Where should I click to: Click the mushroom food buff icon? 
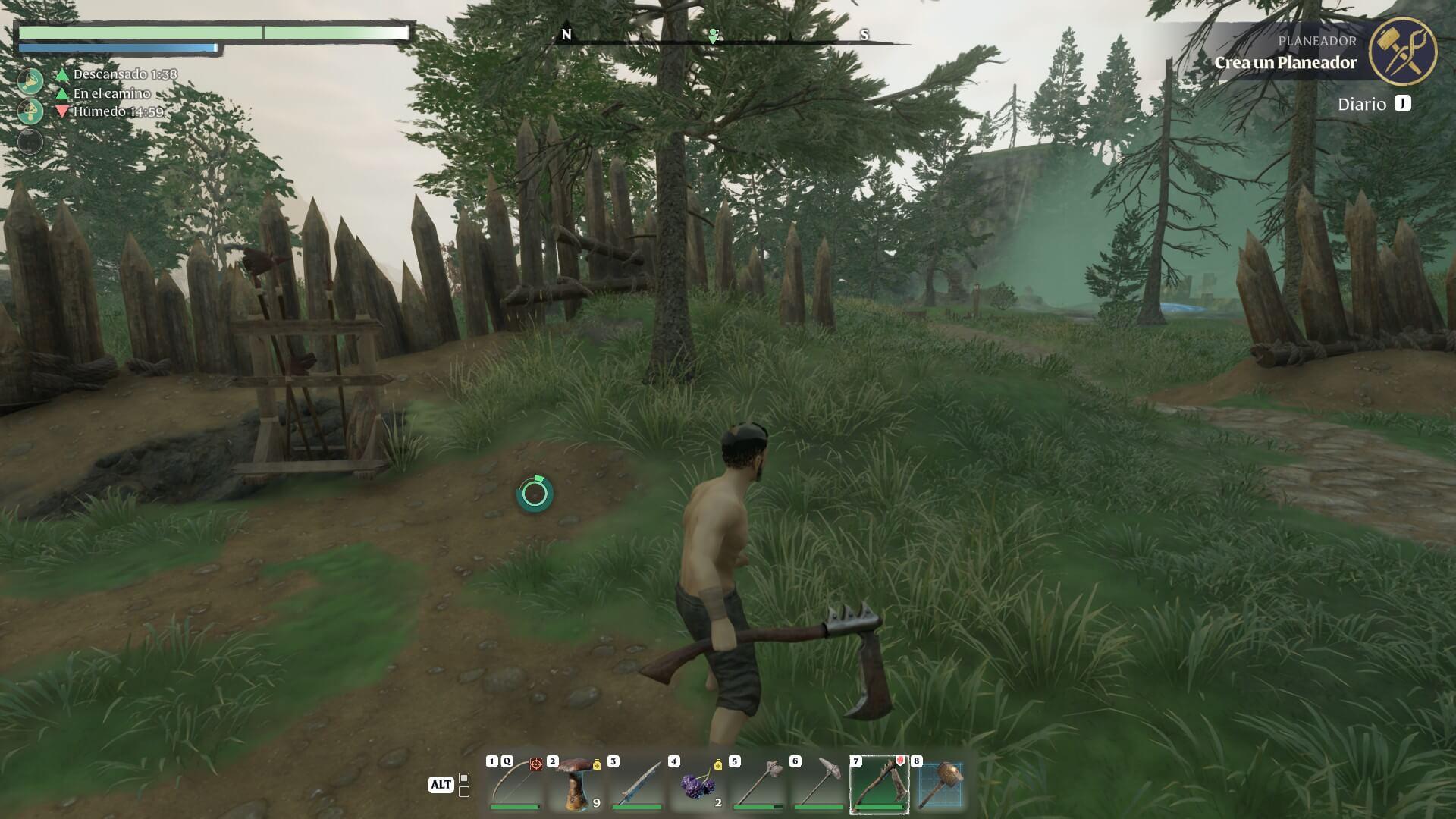[x=30, y=111]
